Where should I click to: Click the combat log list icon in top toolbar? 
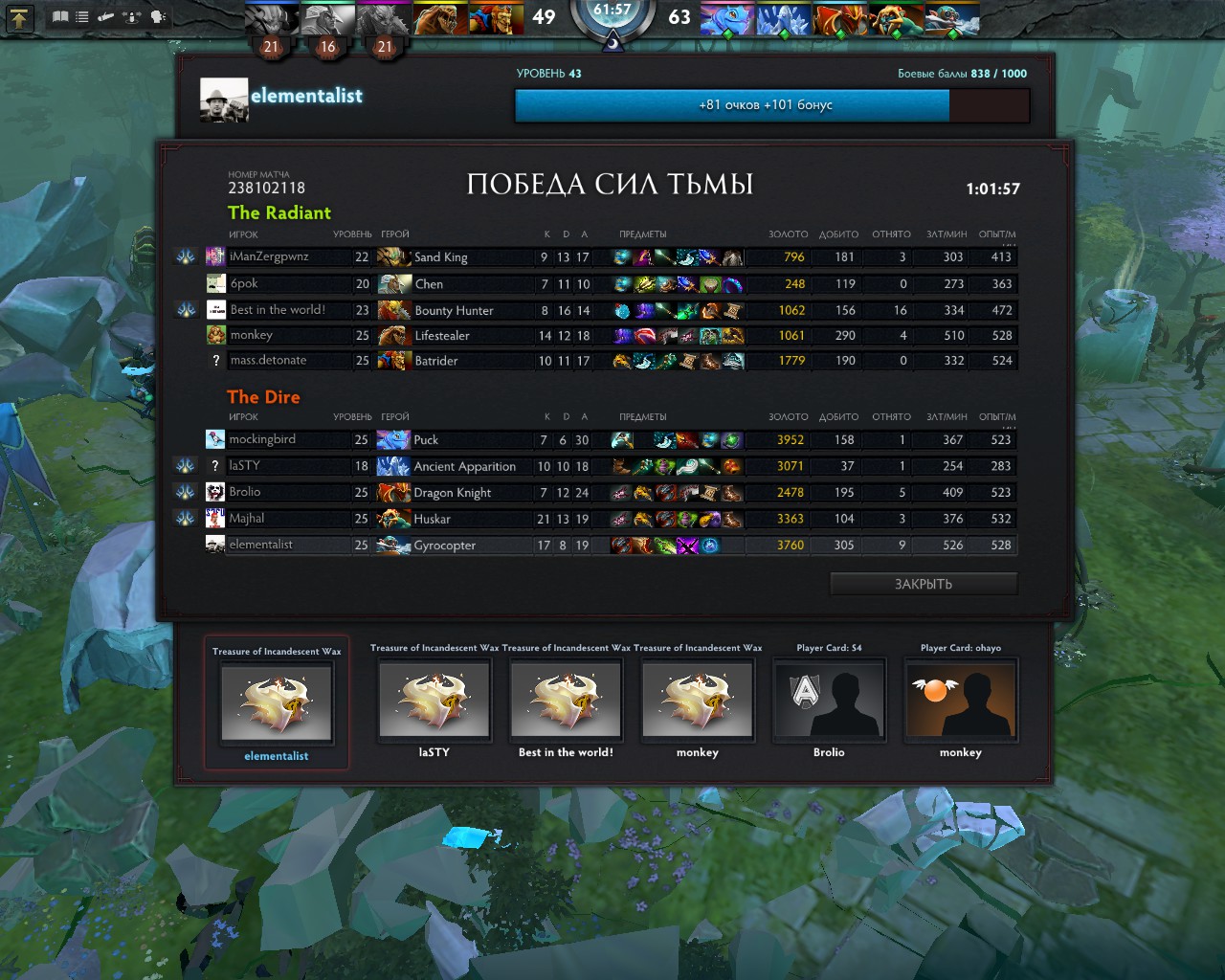click(x=81, y=16)
